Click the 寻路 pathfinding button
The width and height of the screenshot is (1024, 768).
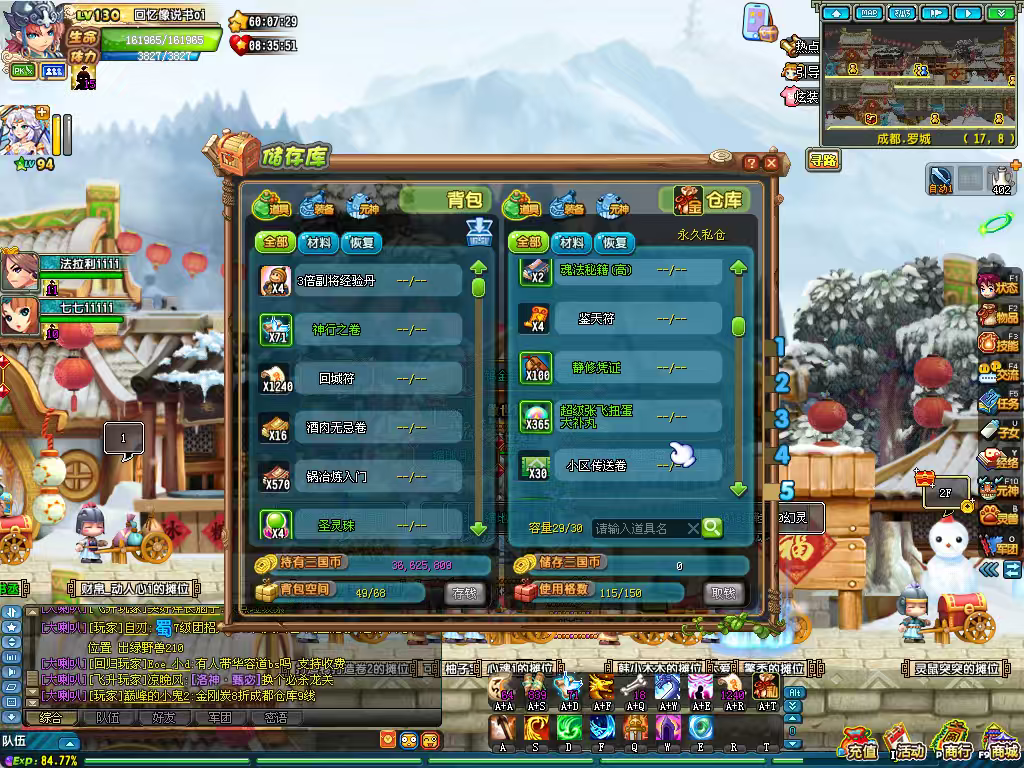click(x=824, y=160)
